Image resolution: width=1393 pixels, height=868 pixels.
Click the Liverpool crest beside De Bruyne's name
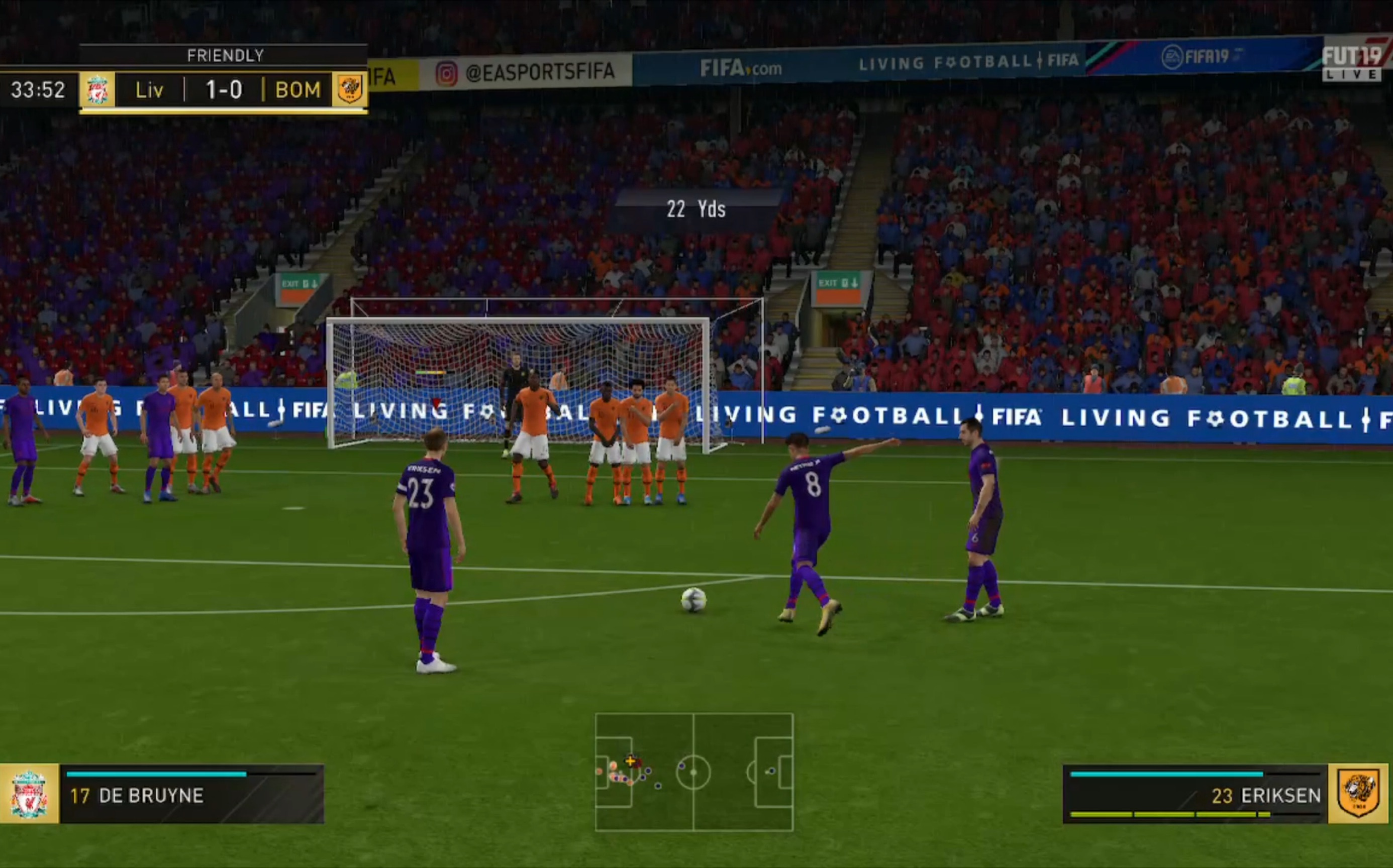click(29, 794)
